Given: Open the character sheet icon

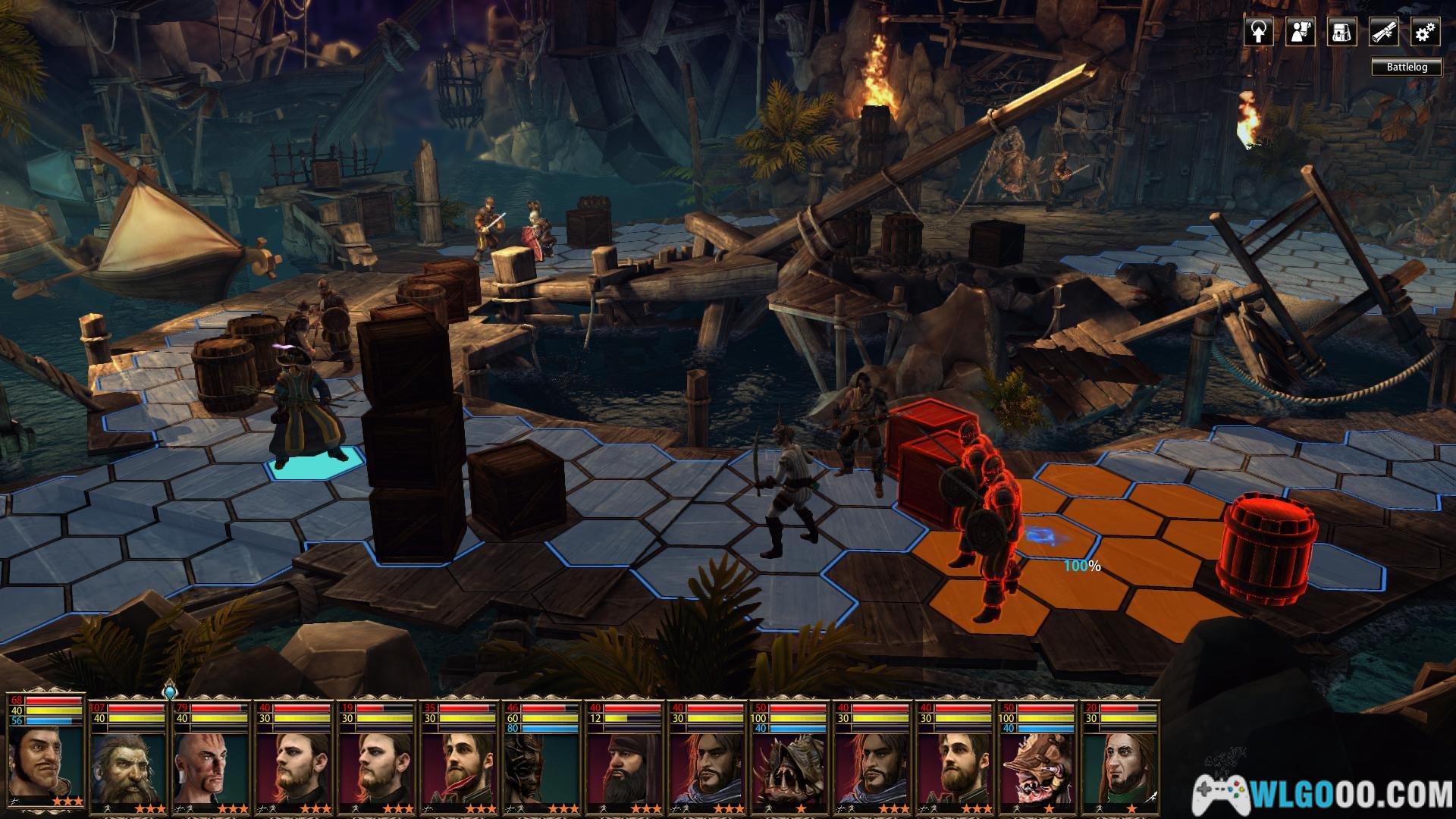Looking at the screenshot, I should [x=1300, y=33].
